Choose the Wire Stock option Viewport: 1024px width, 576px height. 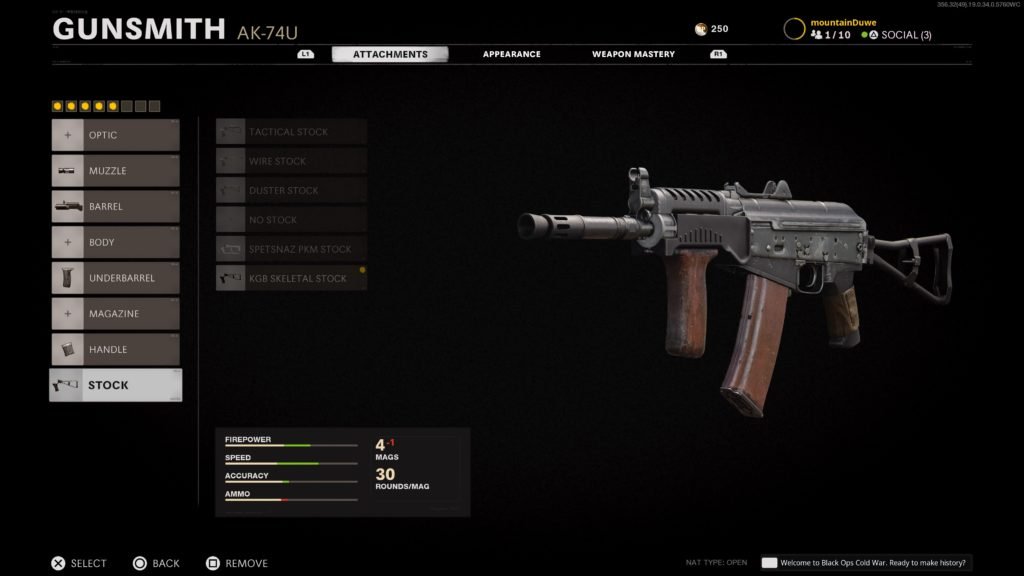(291, 161)
